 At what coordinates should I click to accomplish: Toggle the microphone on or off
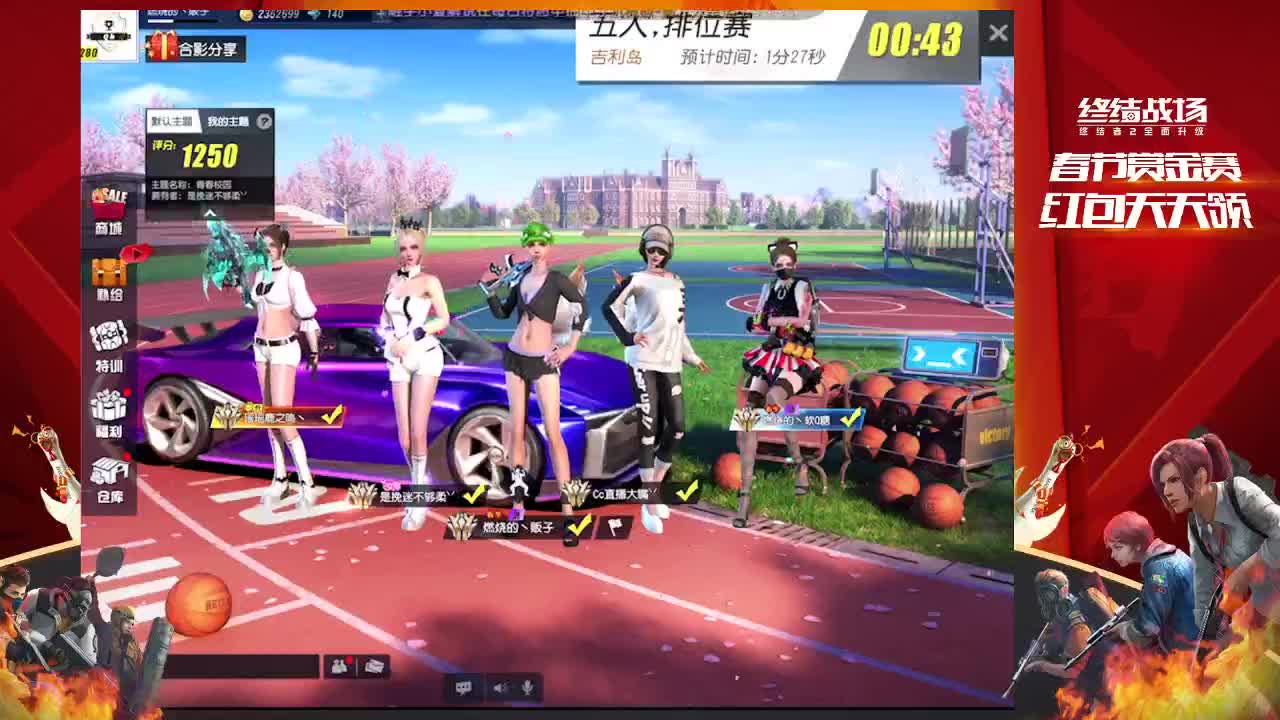[527, 686]
